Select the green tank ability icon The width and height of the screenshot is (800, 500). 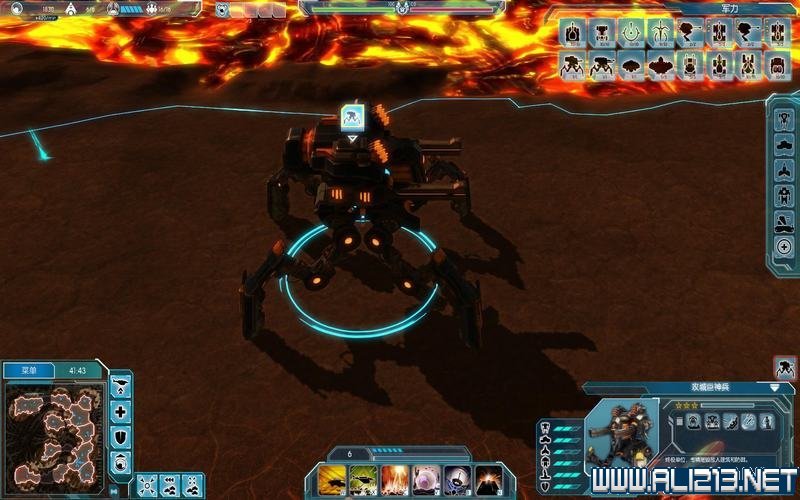(x=364, y=481)
